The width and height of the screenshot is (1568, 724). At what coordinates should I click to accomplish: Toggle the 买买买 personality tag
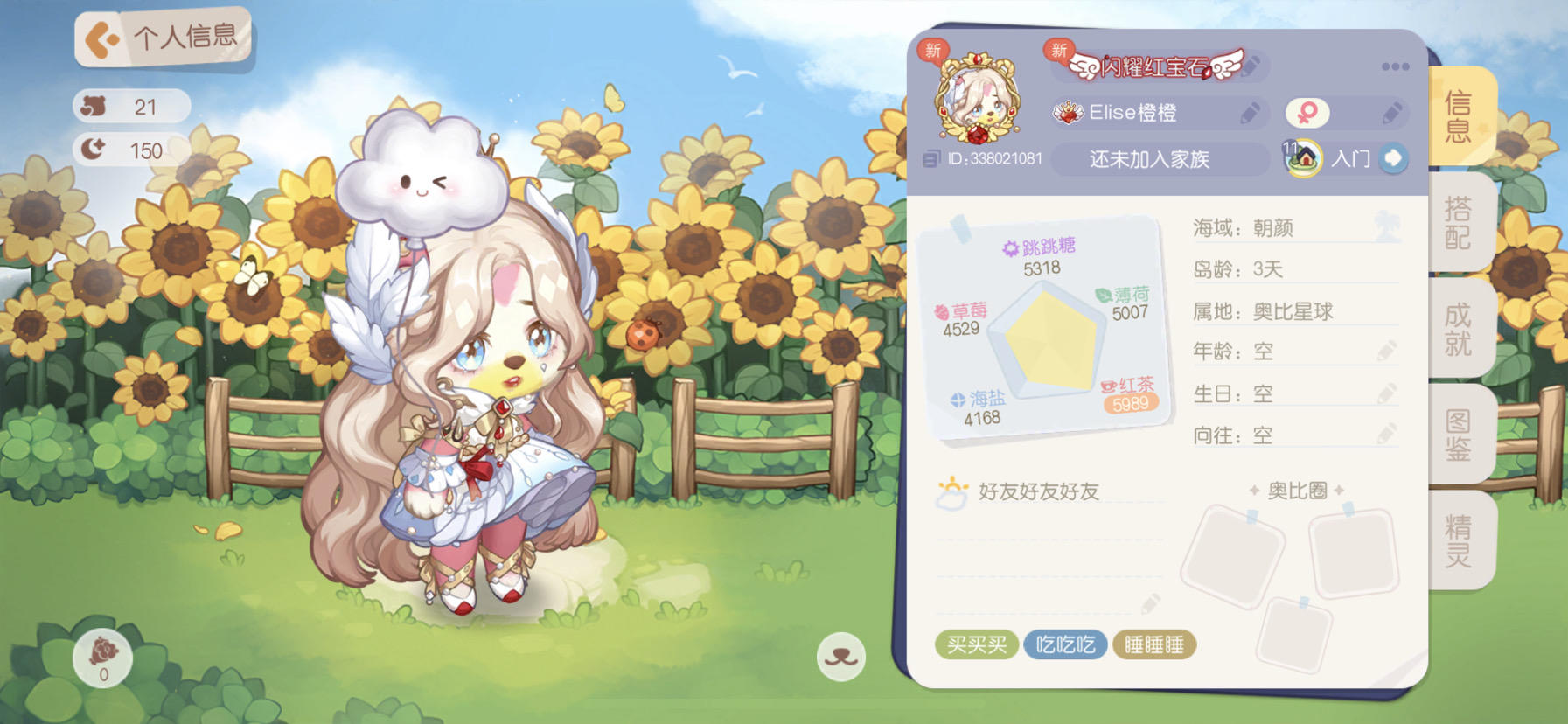coord(977,644)
